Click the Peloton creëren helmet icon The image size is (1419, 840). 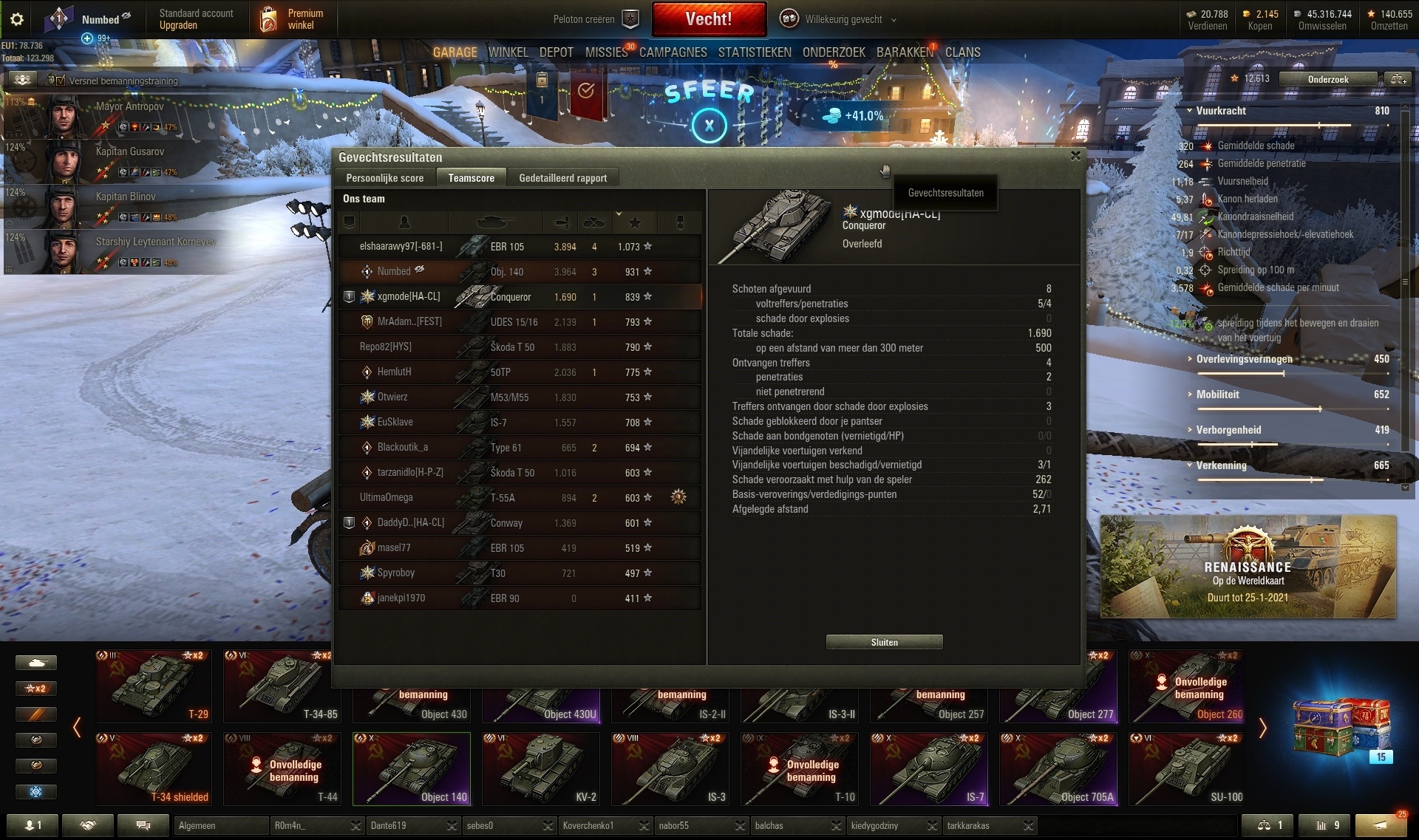[x=630, y=19]
